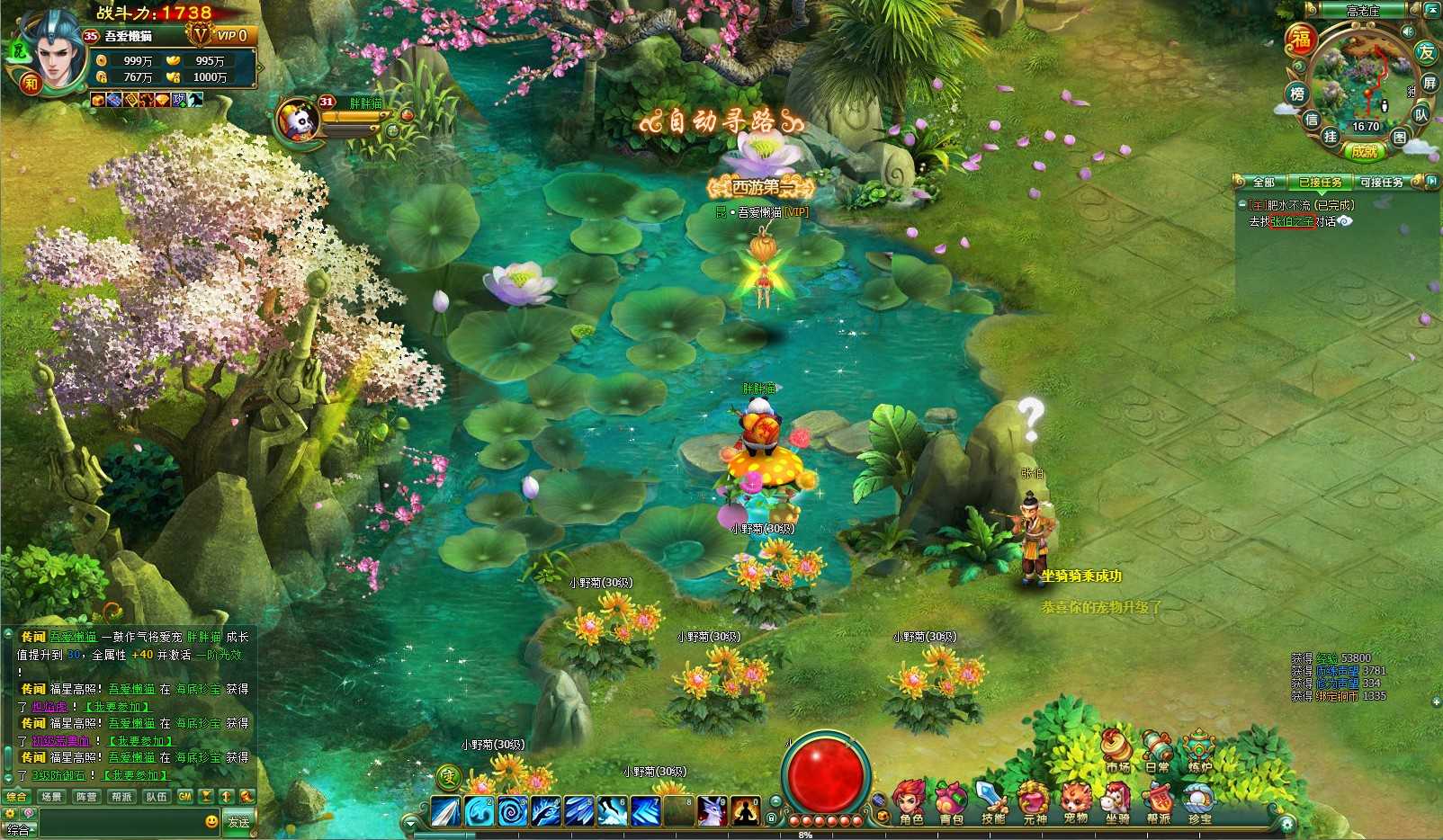Open the 友 friends list
Image resolution: width=1443 pixels, height=840 pixels.
(1426, 52)
